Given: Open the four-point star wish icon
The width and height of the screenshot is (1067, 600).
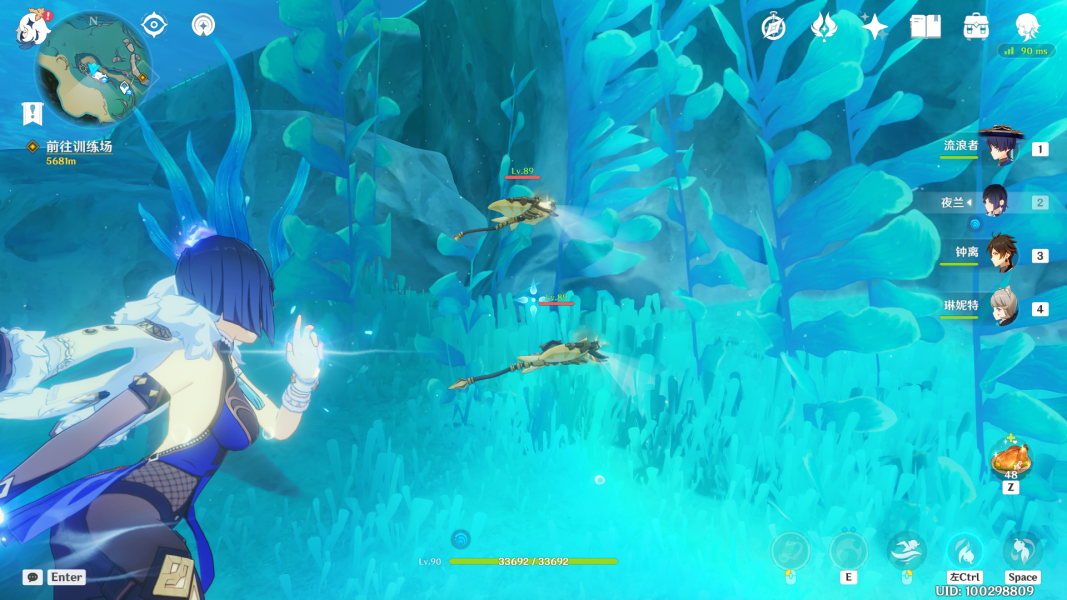Looking at the screenshot, I should pyautogui.click(x=875, y=27).
